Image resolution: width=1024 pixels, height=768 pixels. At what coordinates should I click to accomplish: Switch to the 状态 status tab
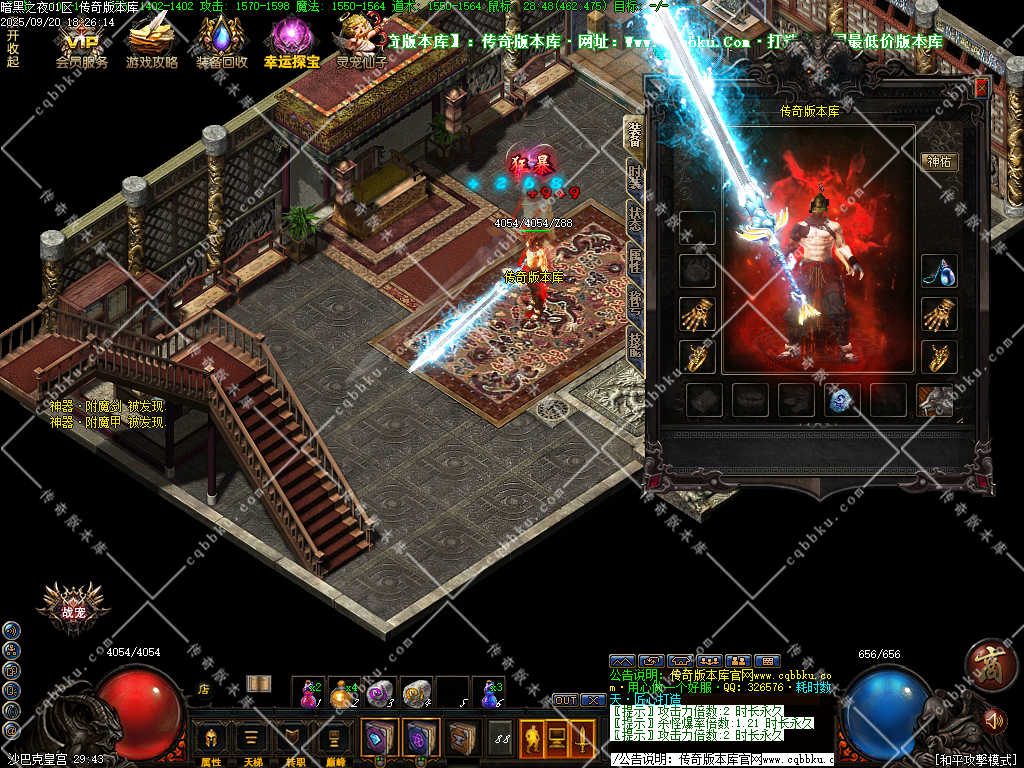coord(635,218)
